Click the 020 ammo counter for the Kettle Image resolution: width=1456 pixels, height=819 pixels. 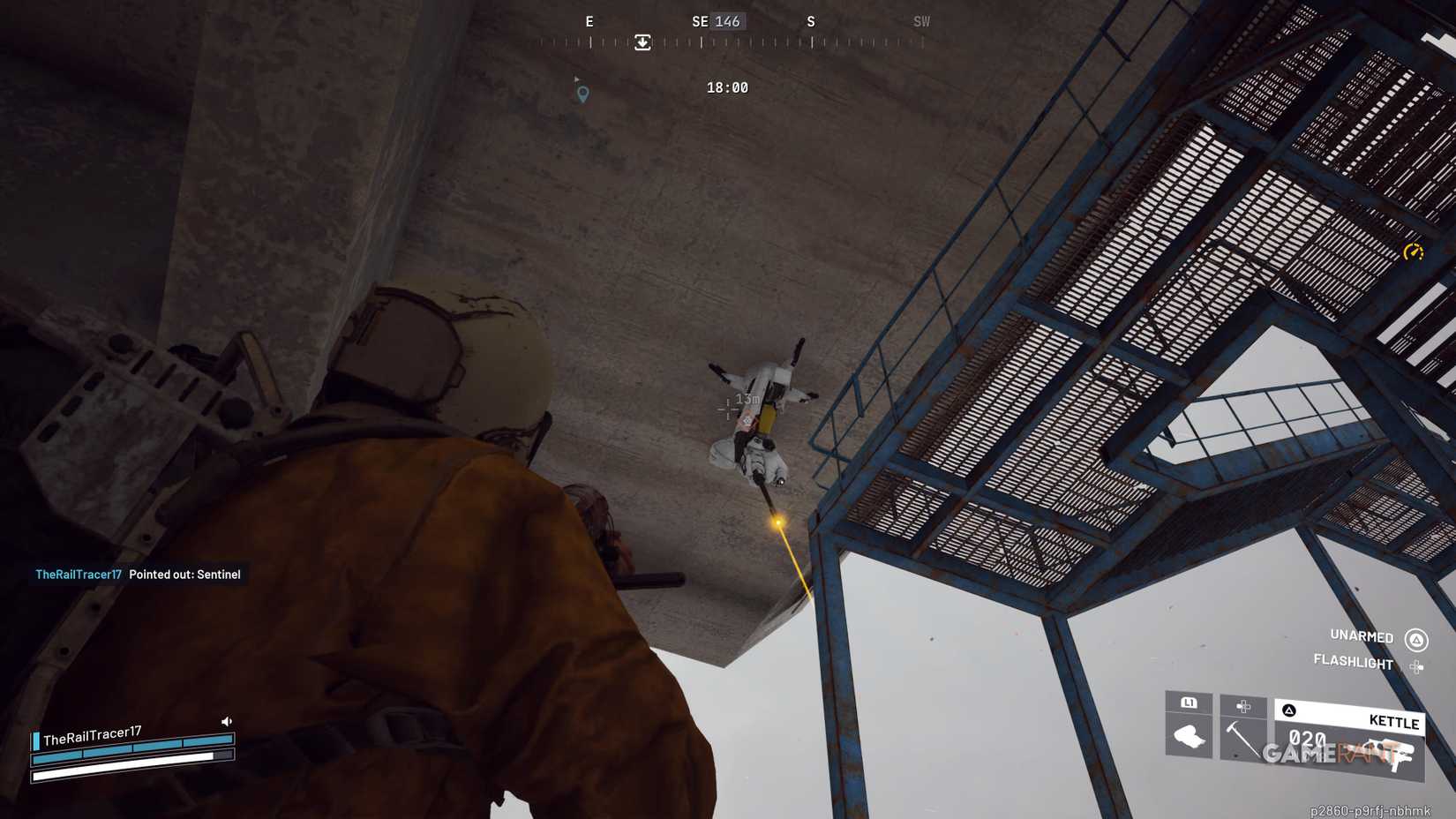point(1308,735)
